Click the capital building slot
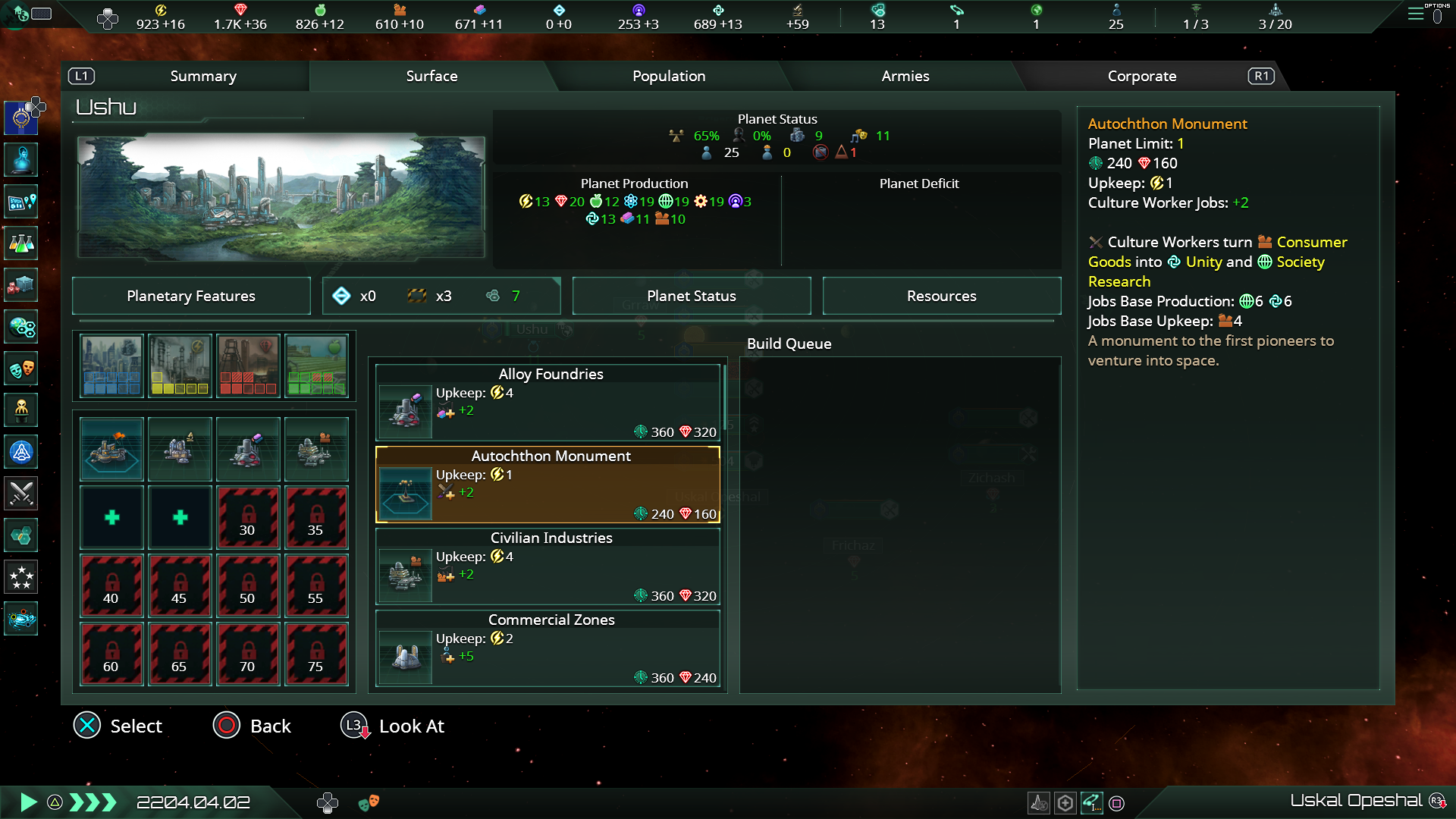Screen dimensions: 1456x819 [x=111, y=449]
